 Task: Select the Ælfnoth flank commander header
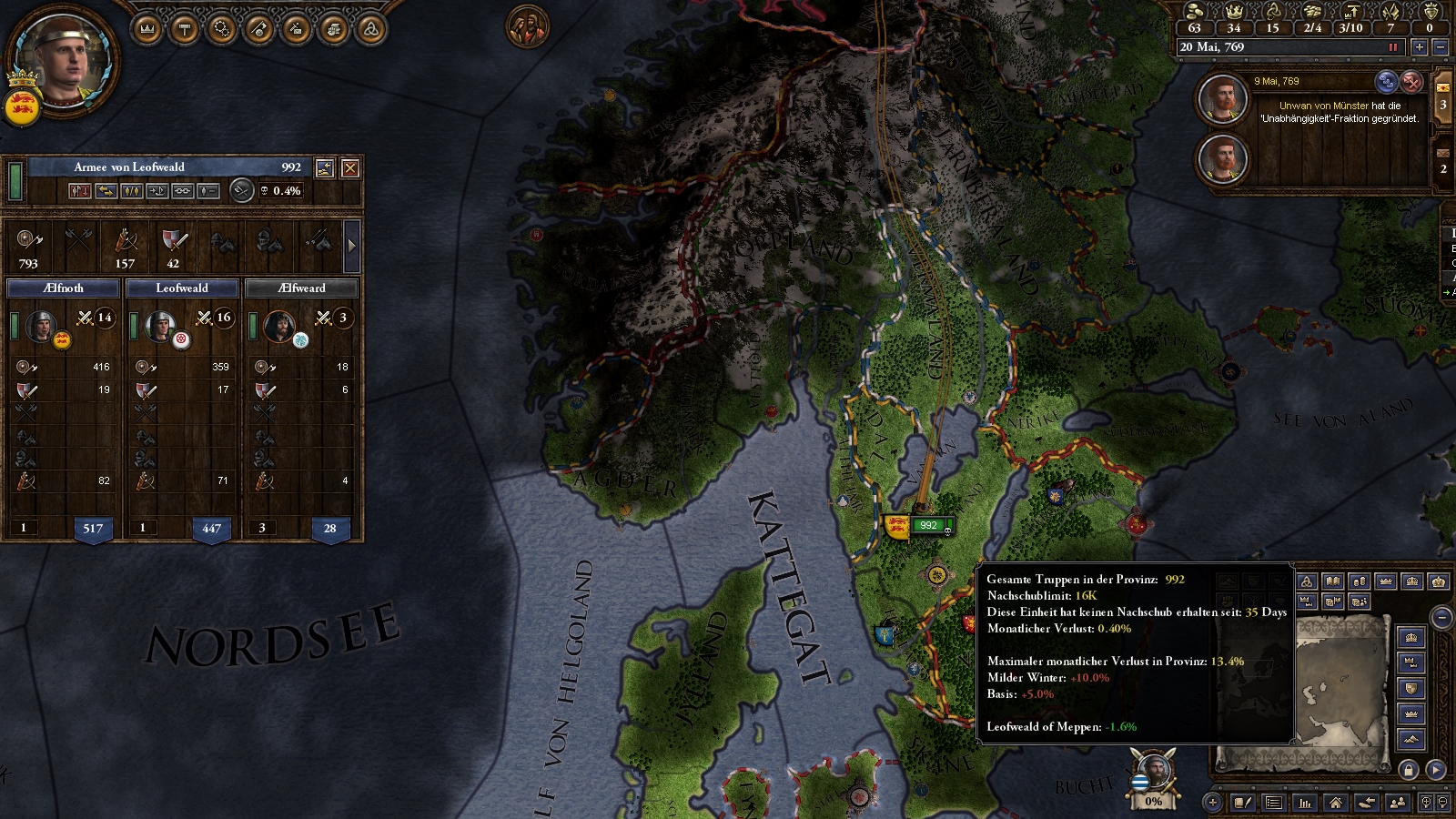point(64,288)
